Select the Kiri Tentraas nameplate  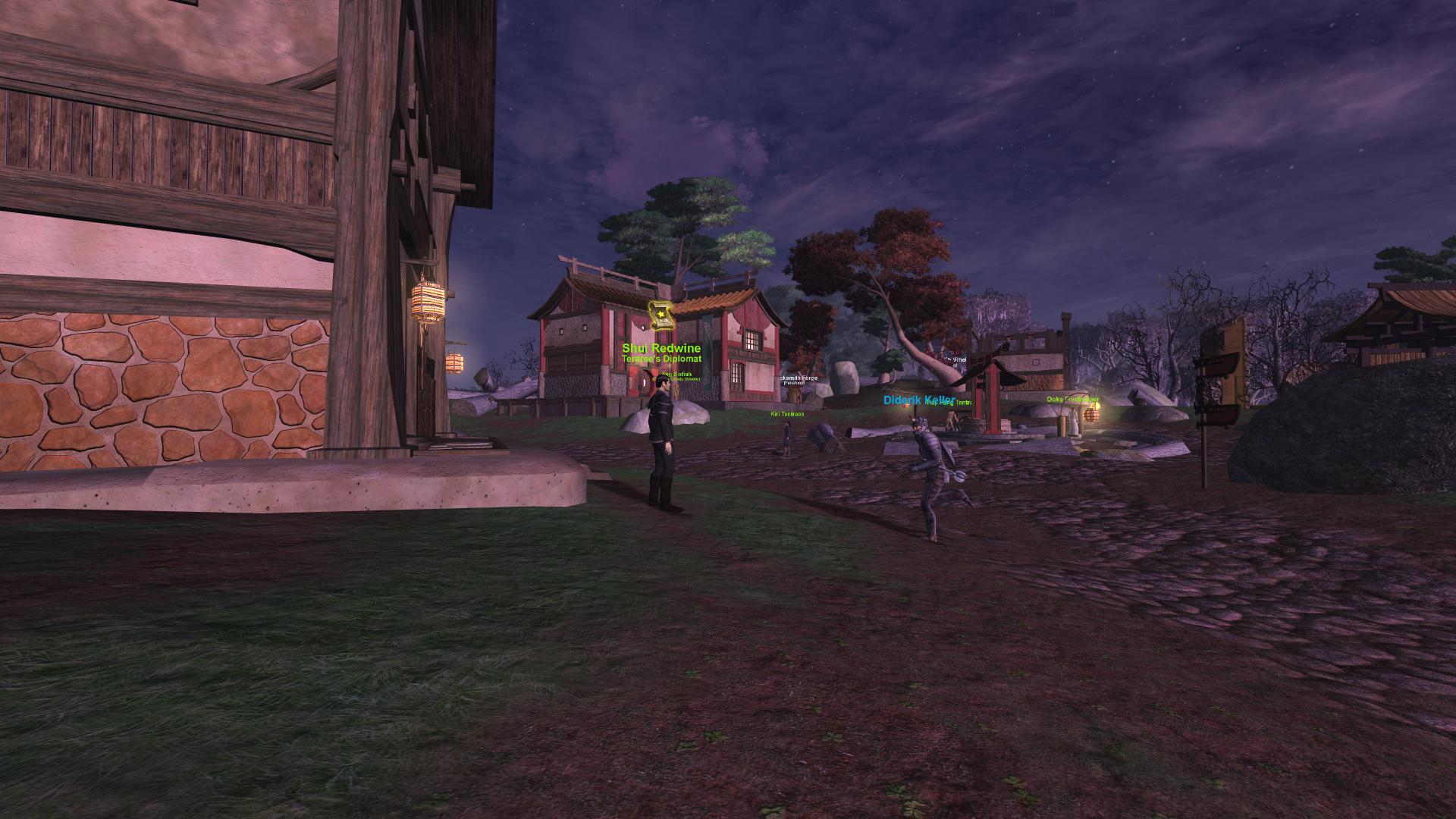coord(786,414)
